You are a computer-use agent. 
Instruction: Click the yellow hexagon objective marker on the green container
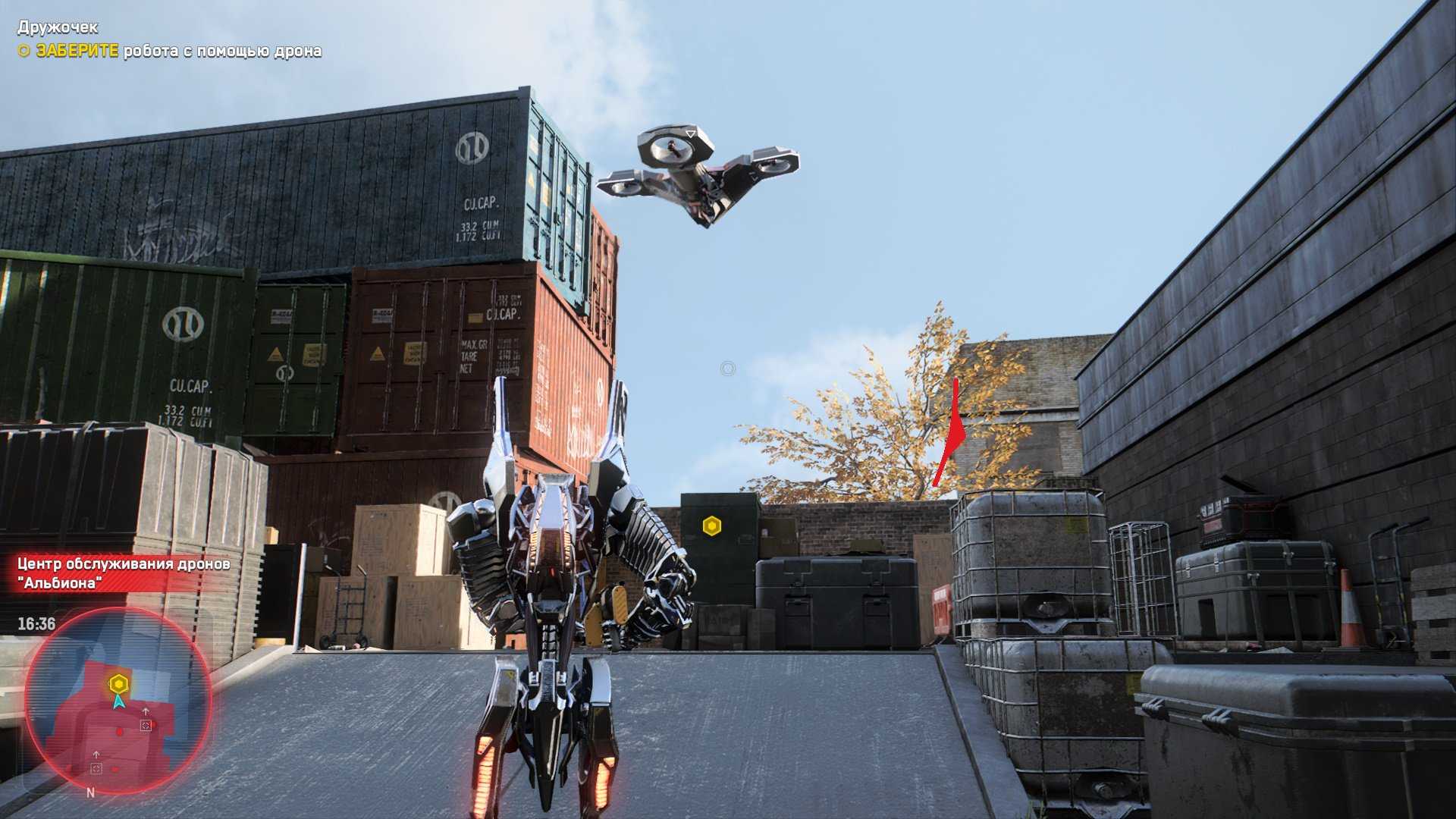pos(711,526)
